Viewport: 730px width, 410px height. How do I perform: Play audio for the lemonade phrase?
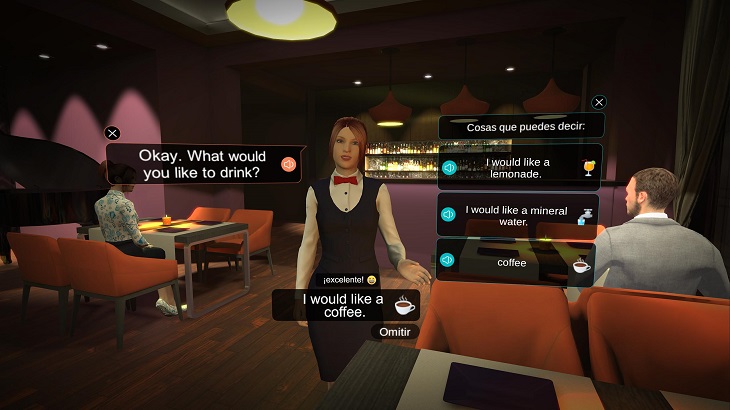[x=449, y=168]
